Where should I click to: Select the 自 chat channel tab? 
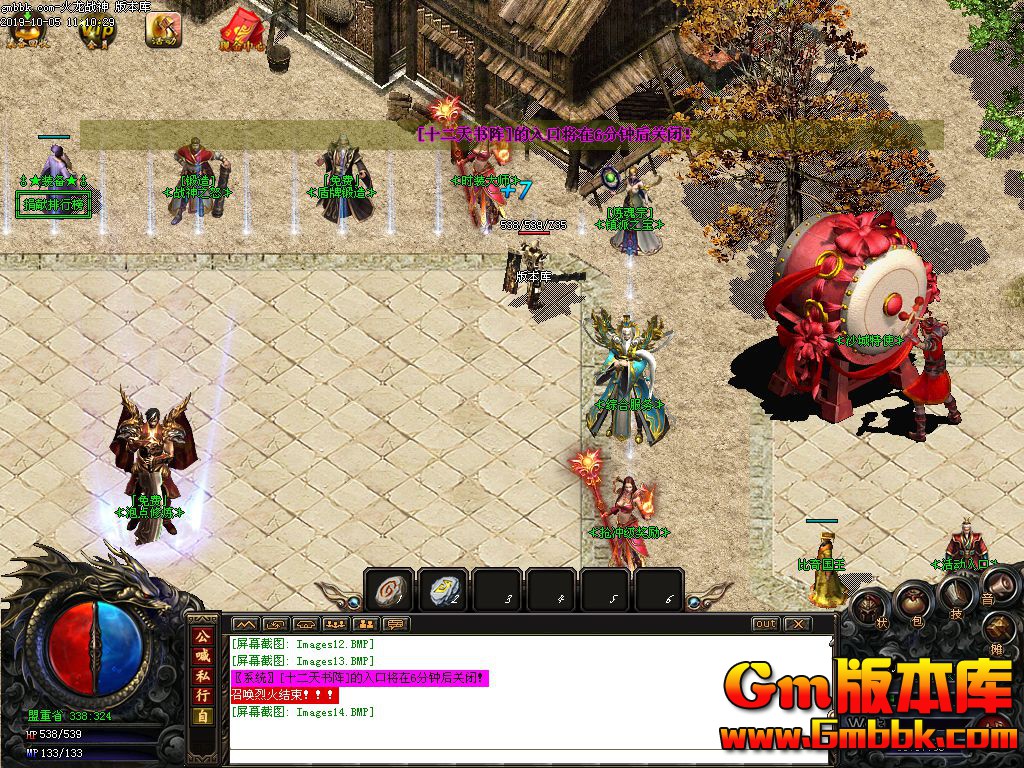[x=202, y=717]
